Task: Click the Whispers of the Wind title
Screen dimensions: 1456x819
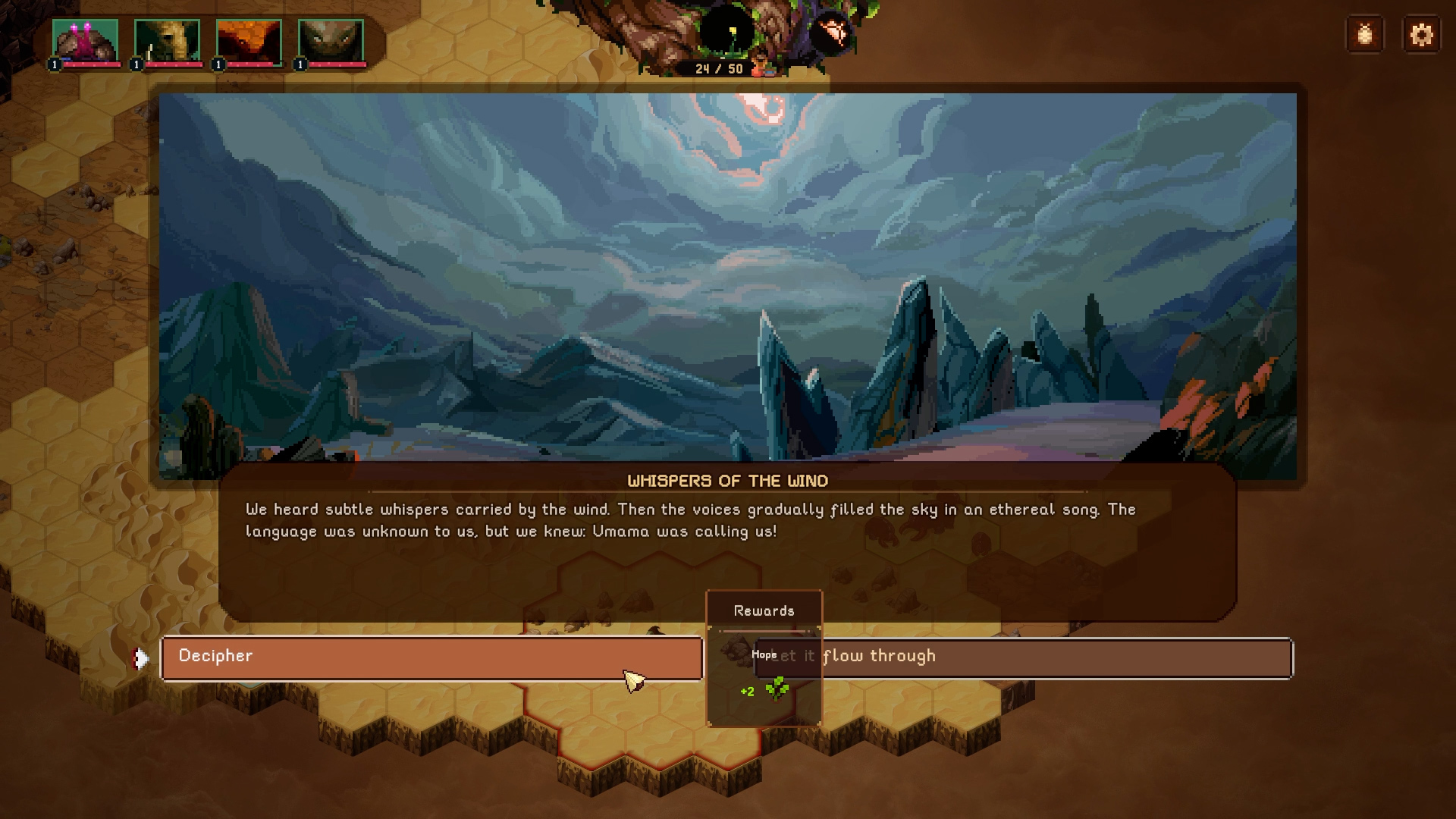Action: point(727,480)
